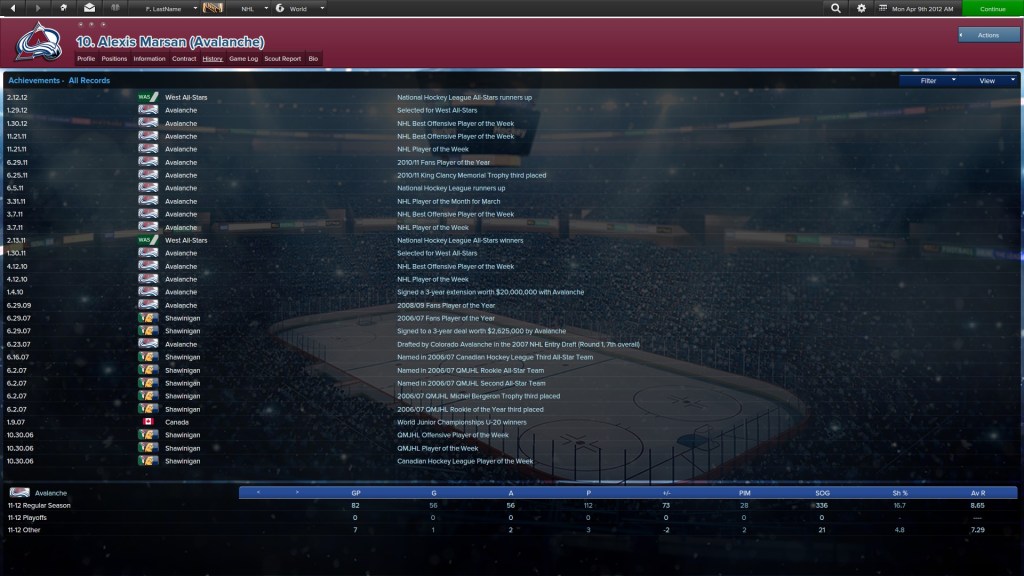Open the Actions menu
Viewport: 1024px width, 576px height.
(x=988, y=35)
